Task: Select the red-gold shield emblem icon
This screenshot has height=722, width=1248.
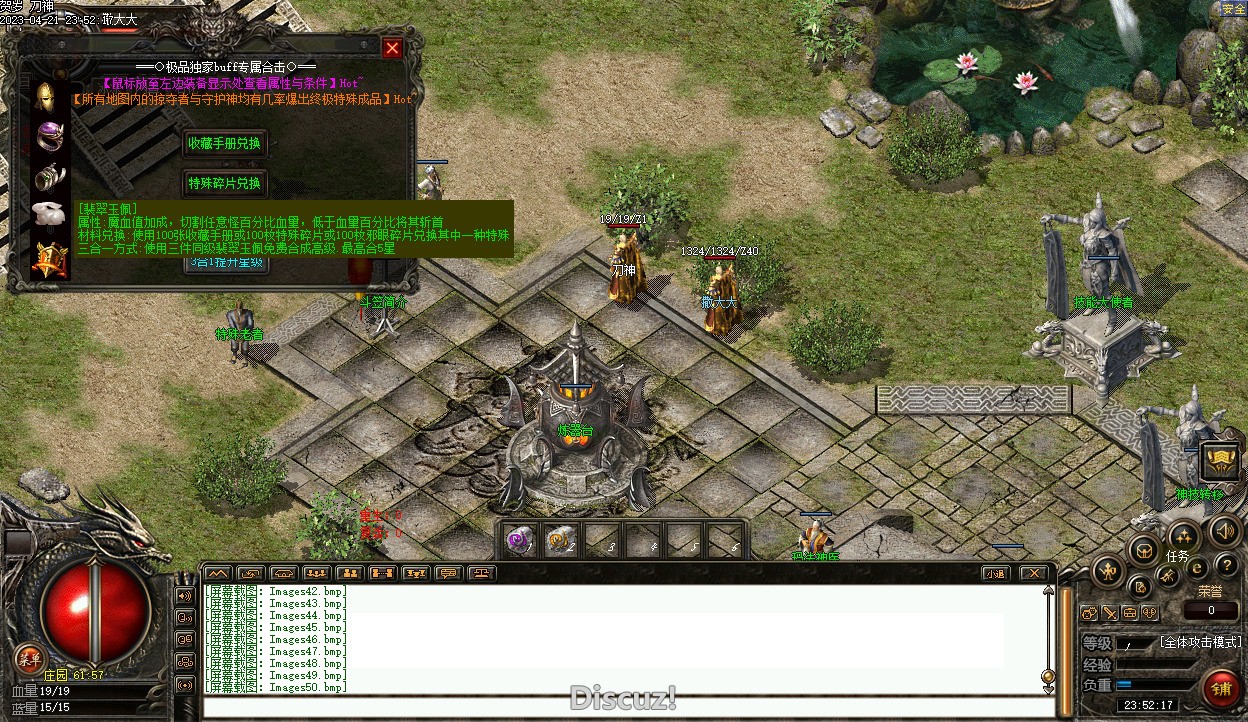Action: [48, 260]
